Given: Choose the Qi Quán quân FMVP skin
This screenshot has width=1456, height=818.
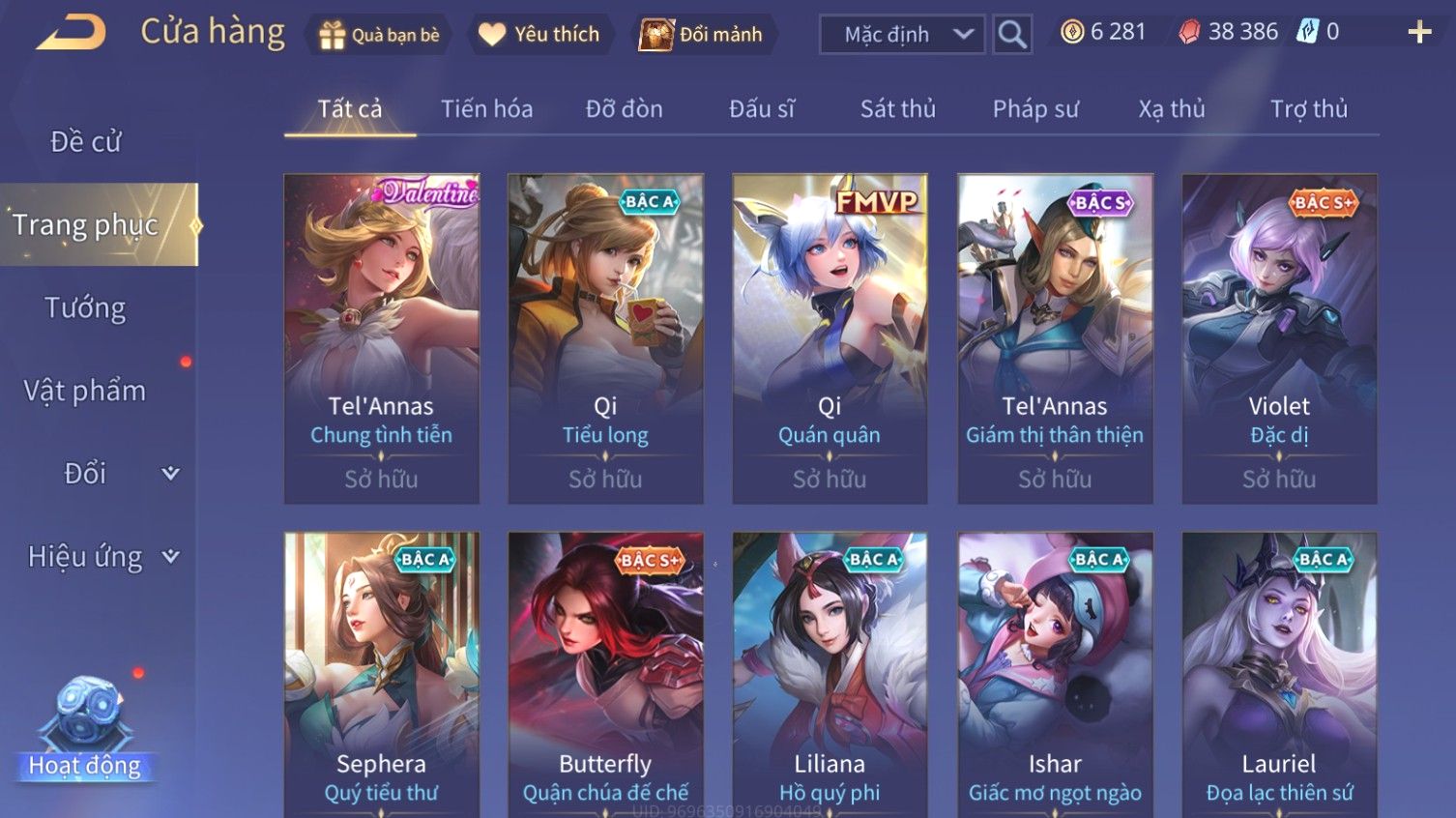Looking at the screenshot, I should 830,338.
